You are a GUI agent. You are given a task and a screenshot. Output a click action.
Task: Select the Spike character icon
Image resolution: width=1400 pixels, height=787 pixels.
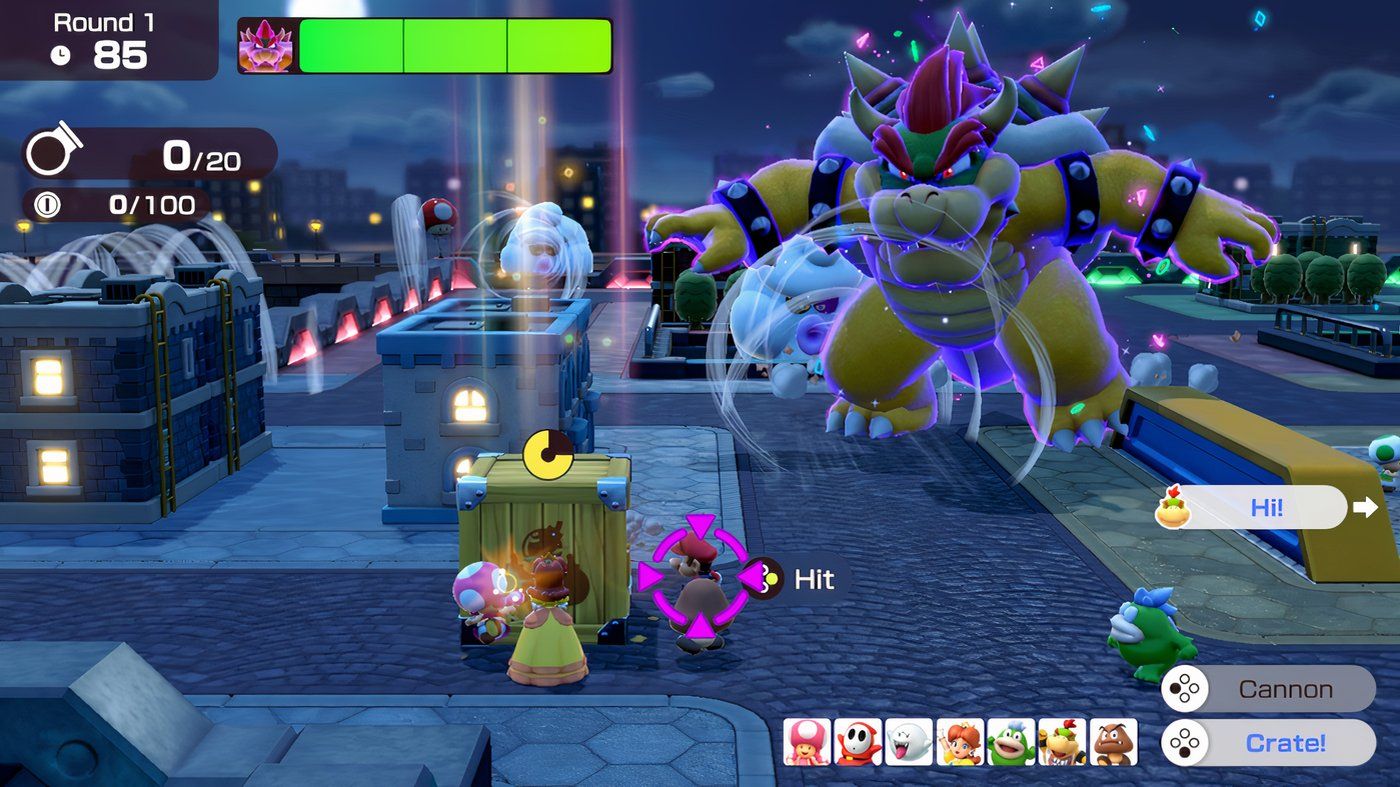(1009, 743)
